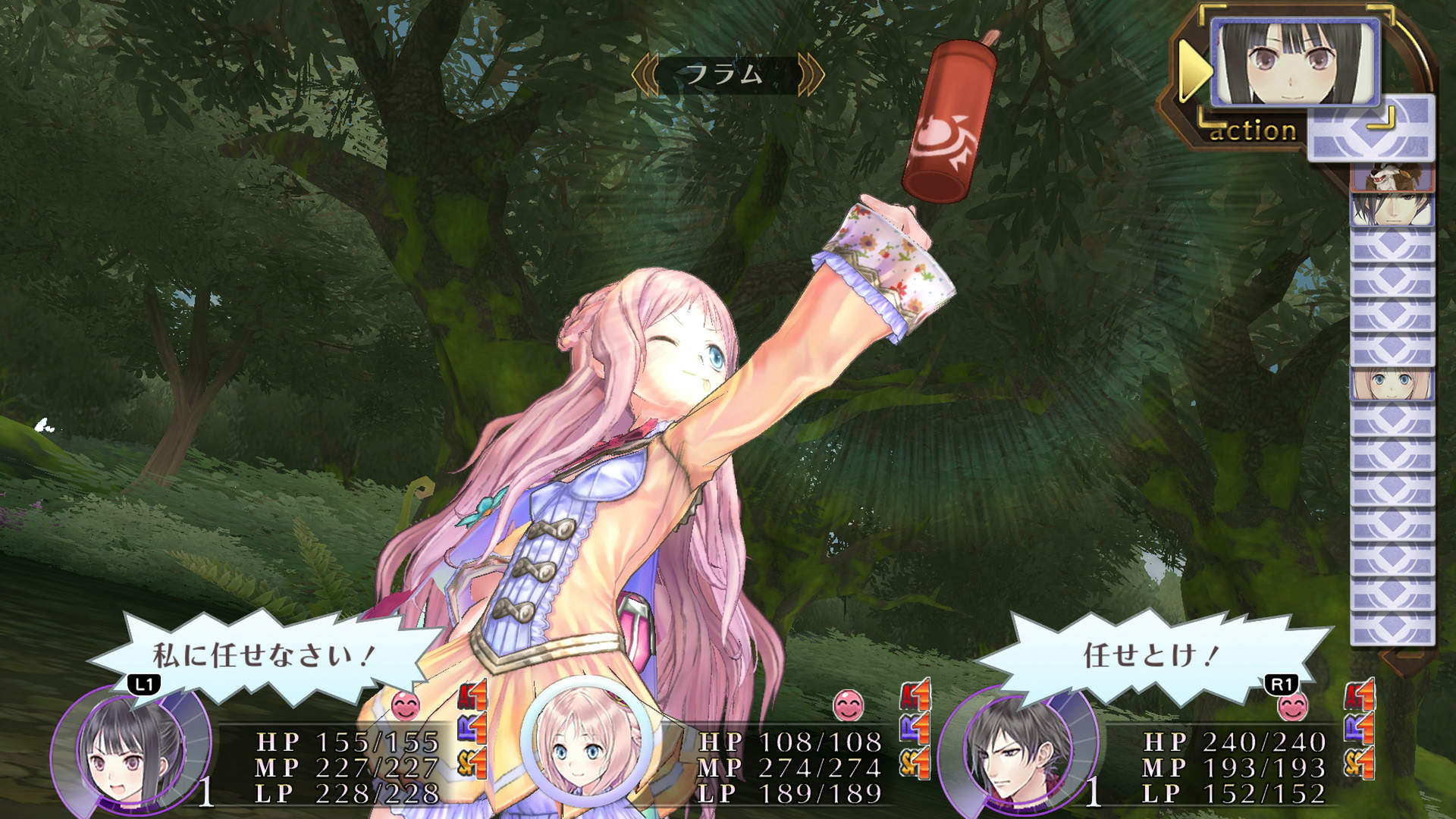This screenshot has height=819, width=1456.
Task: Select the red A attack buff icon near Meruru
Action: [915, 695]
